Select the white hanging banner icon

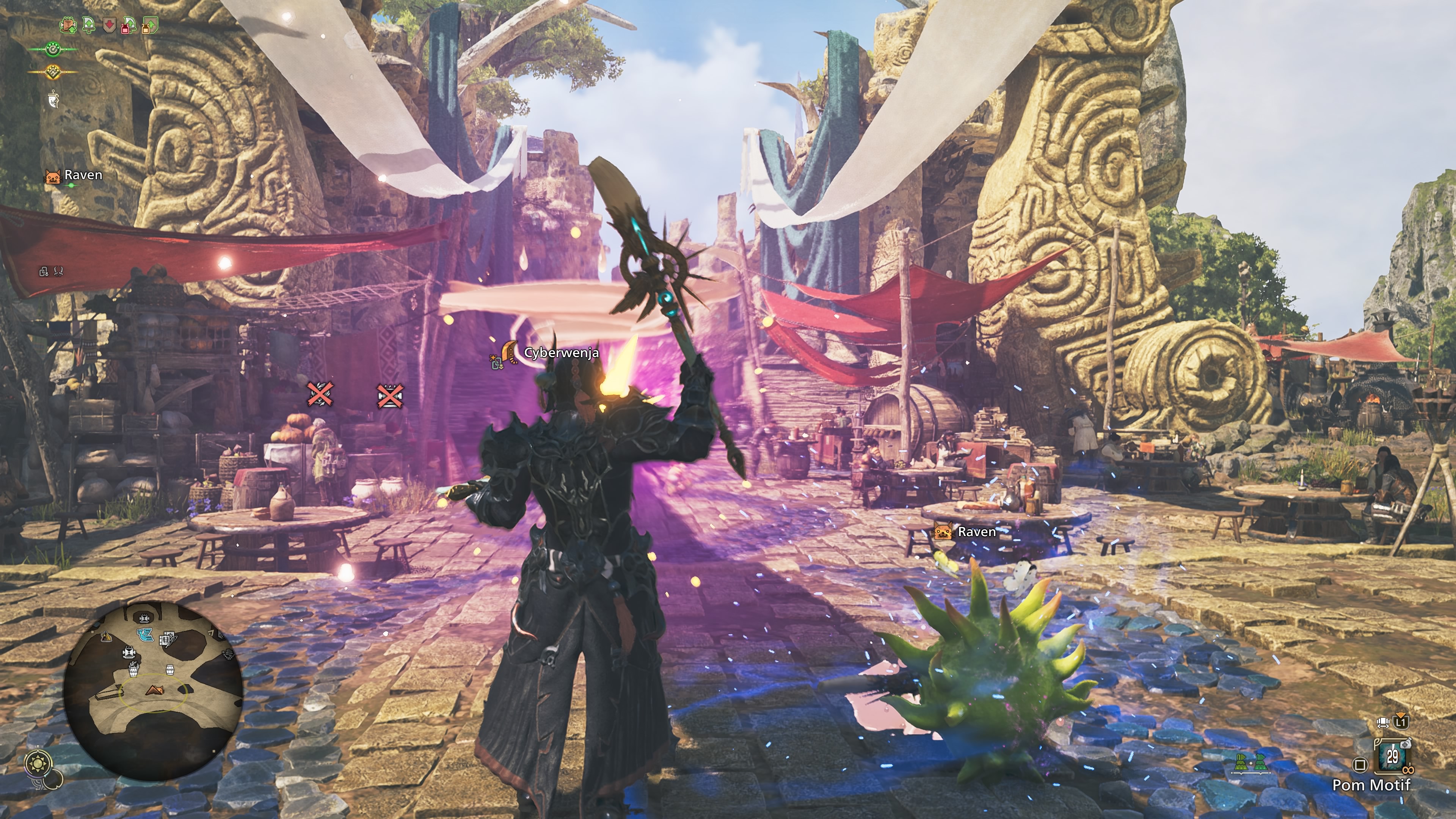[x=53, y=100]
